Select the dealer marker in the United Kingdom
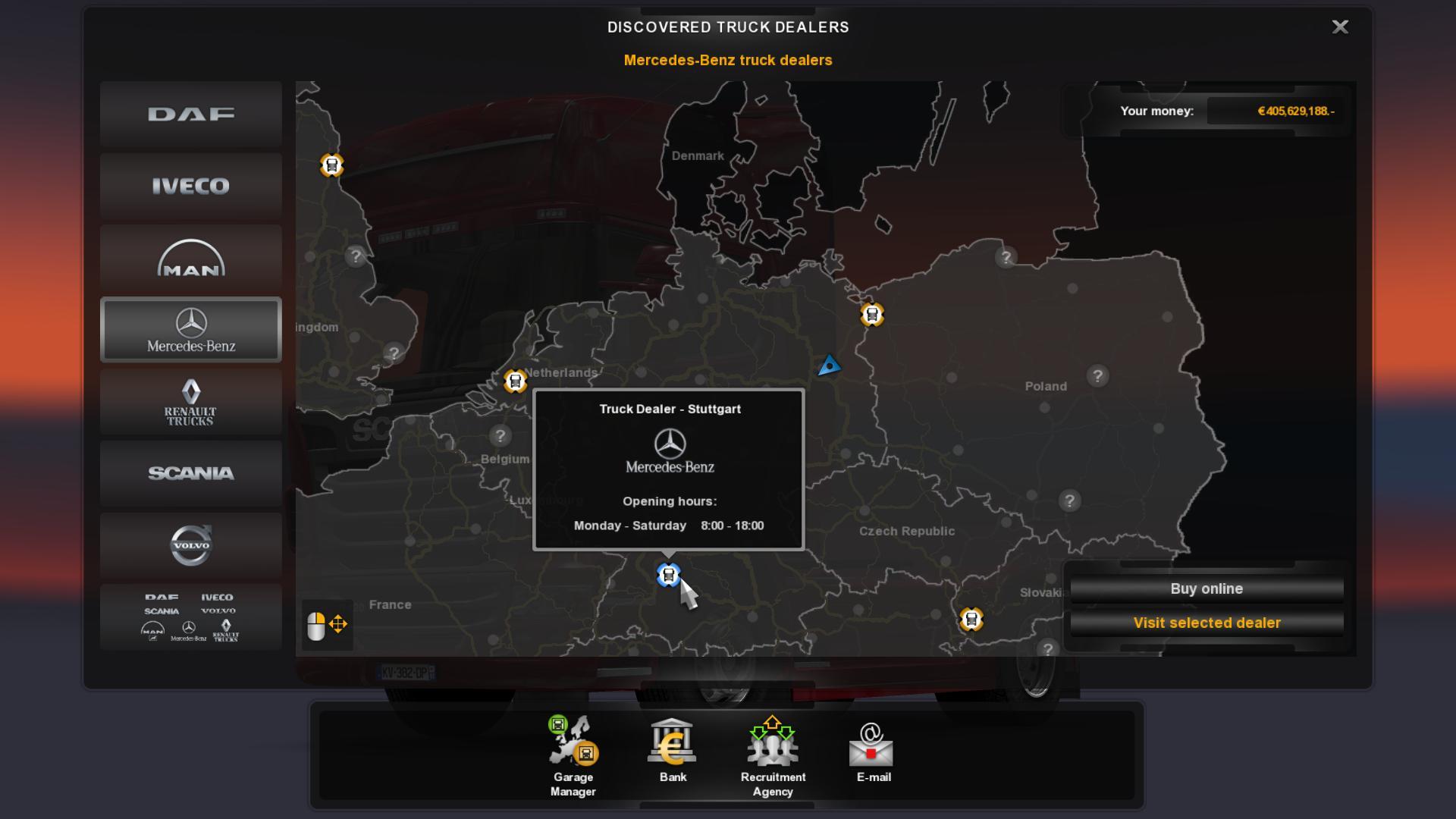 (331, 165)
